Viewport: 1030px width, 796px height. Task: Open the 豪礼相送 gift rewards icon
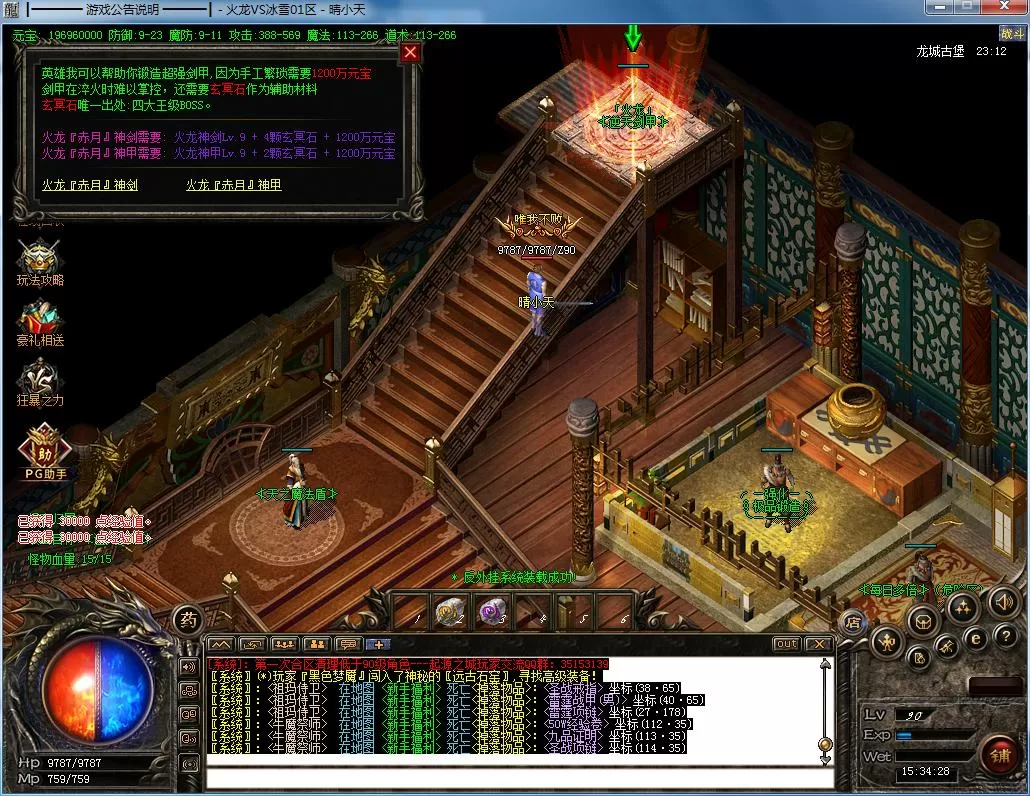pyautogui.click(x=40, y=323)
